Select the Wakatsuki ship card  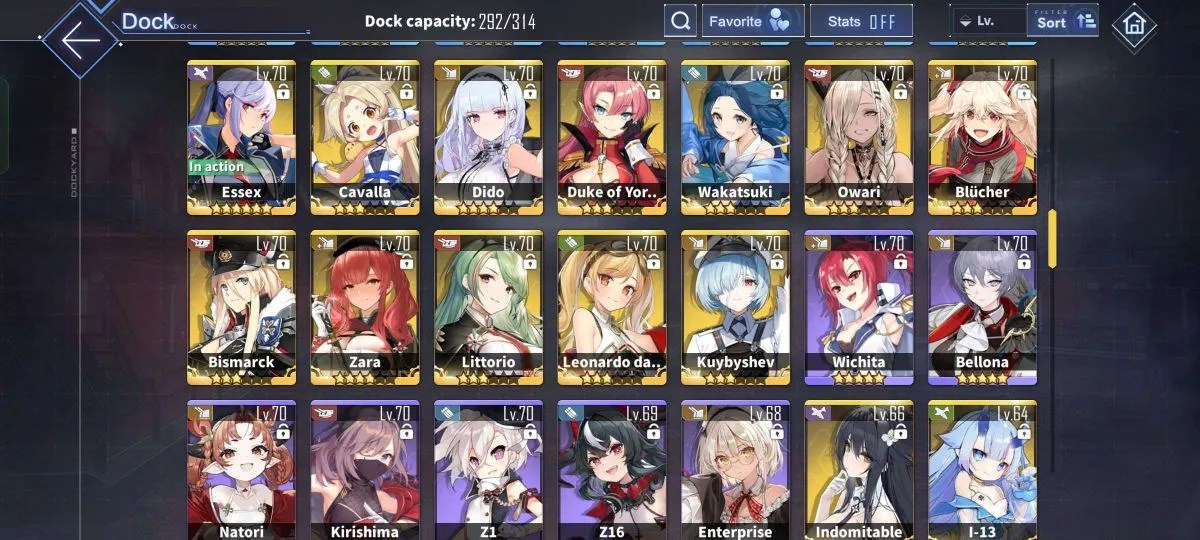735,135
